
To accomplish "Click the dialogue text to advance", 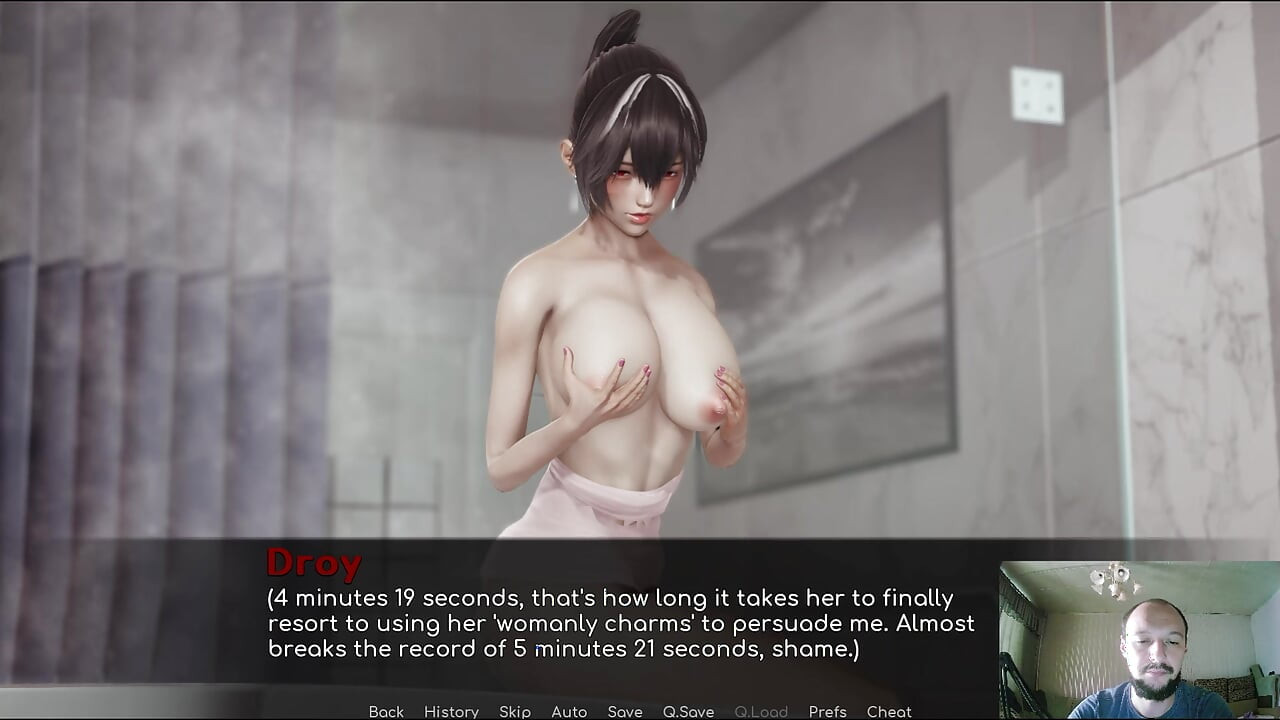I will 620,623.
